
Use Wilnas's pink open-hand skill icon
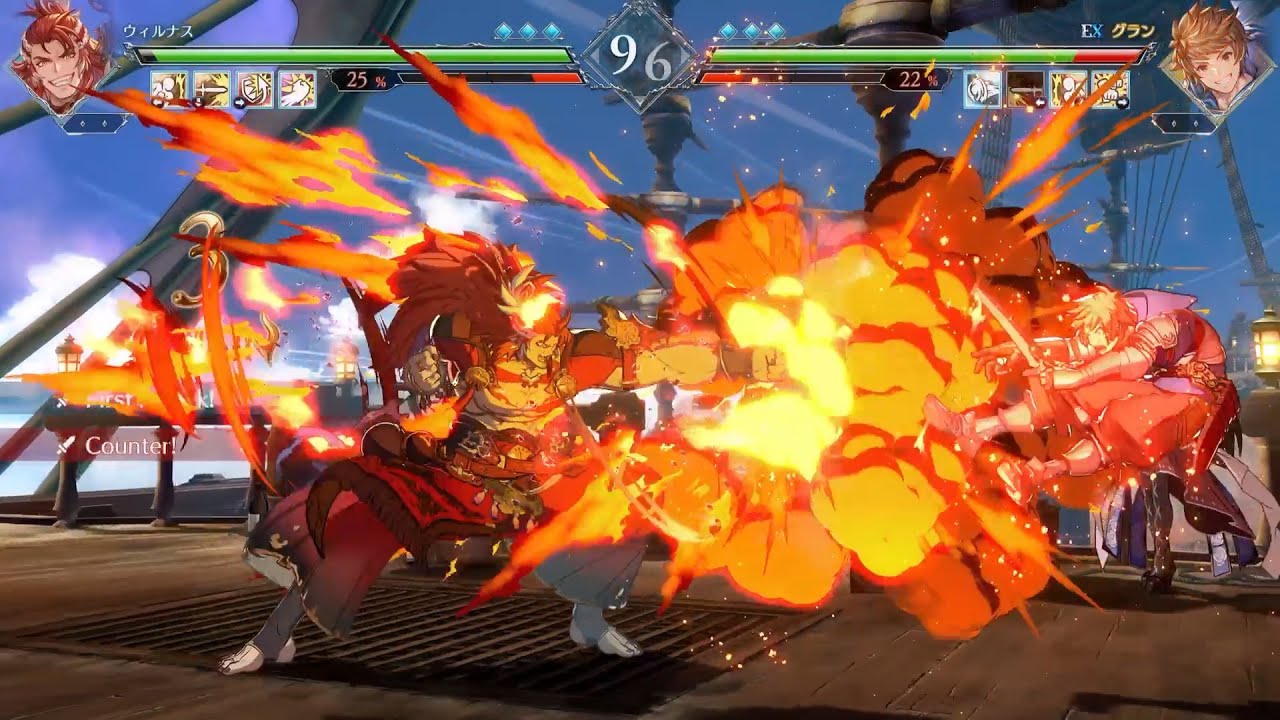[x=297, y=89]
